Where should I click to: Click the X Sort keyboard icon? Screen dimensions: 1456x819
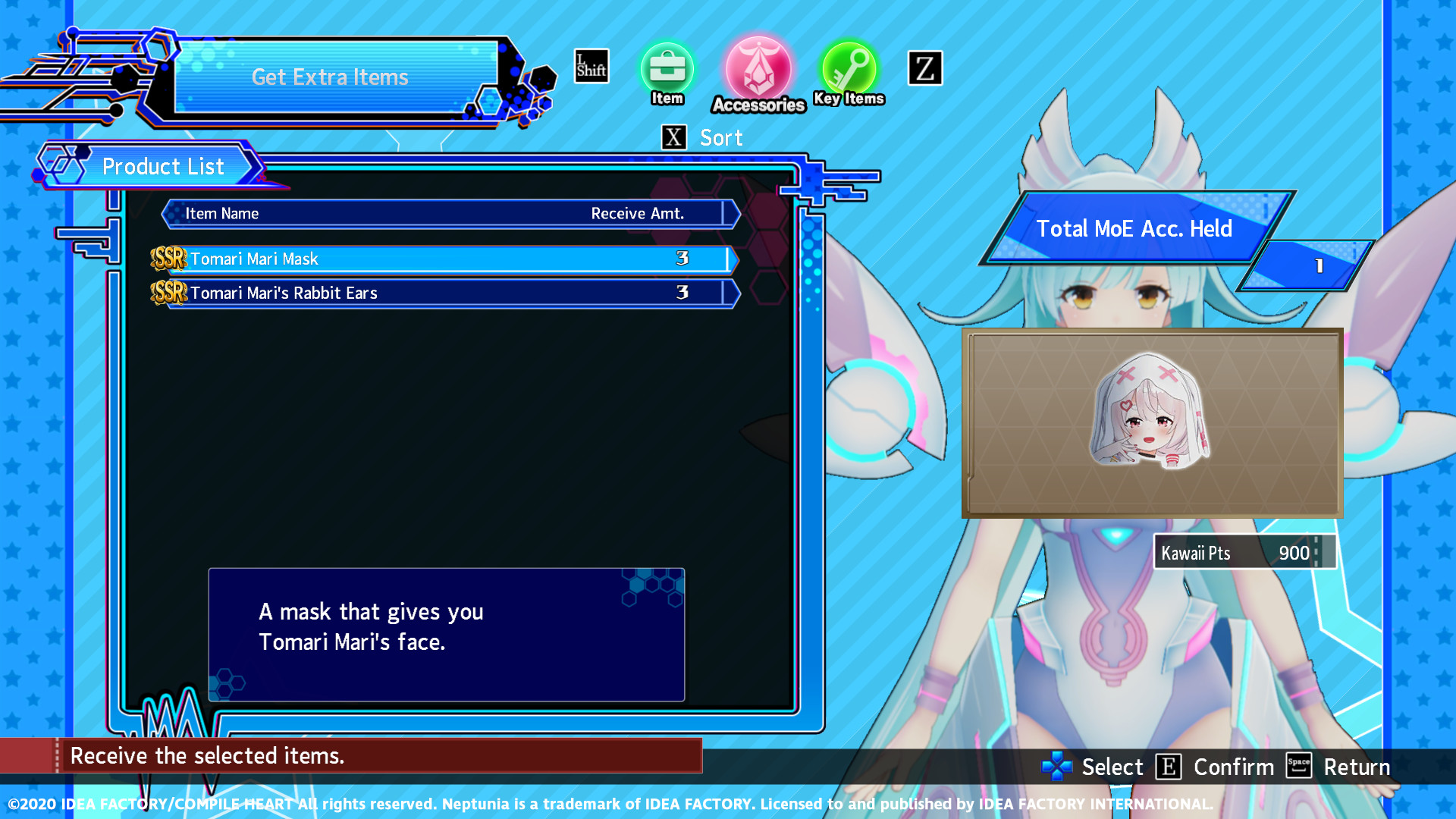click(x=673, y=137)
